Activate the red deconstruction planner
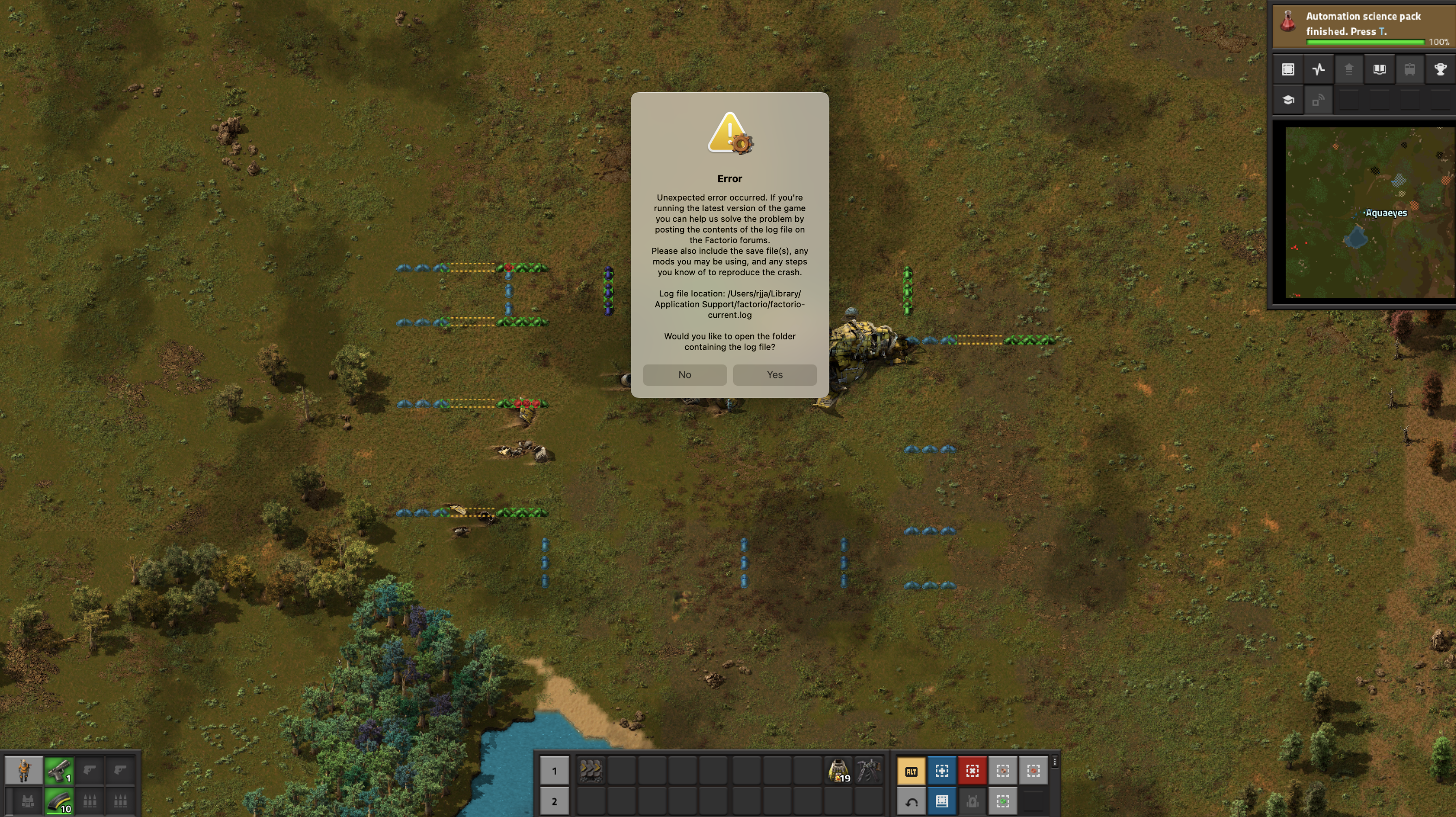 click(972, 771)
